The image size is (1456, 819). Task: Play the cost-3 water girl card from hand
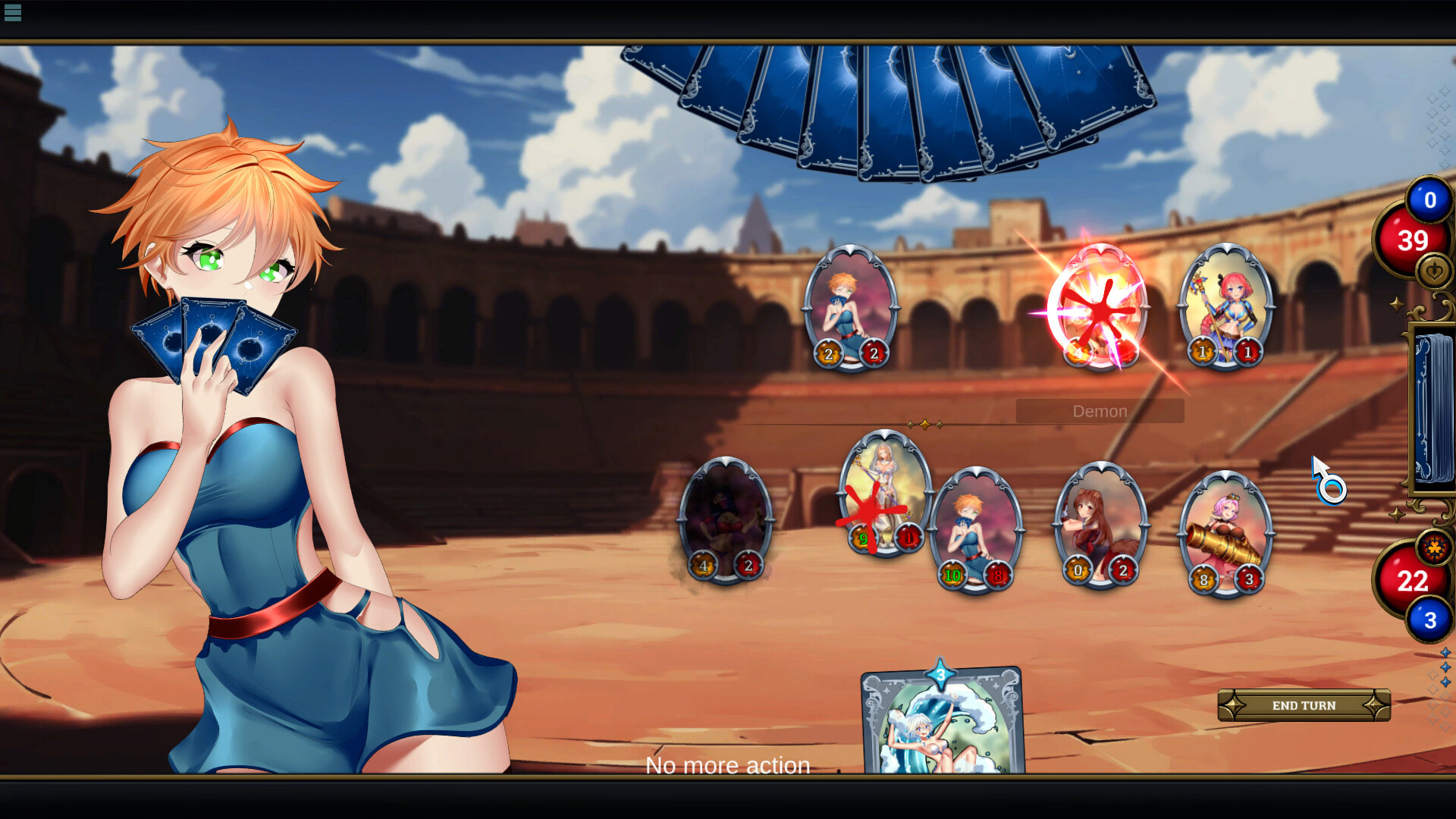(x=940, y=728)
